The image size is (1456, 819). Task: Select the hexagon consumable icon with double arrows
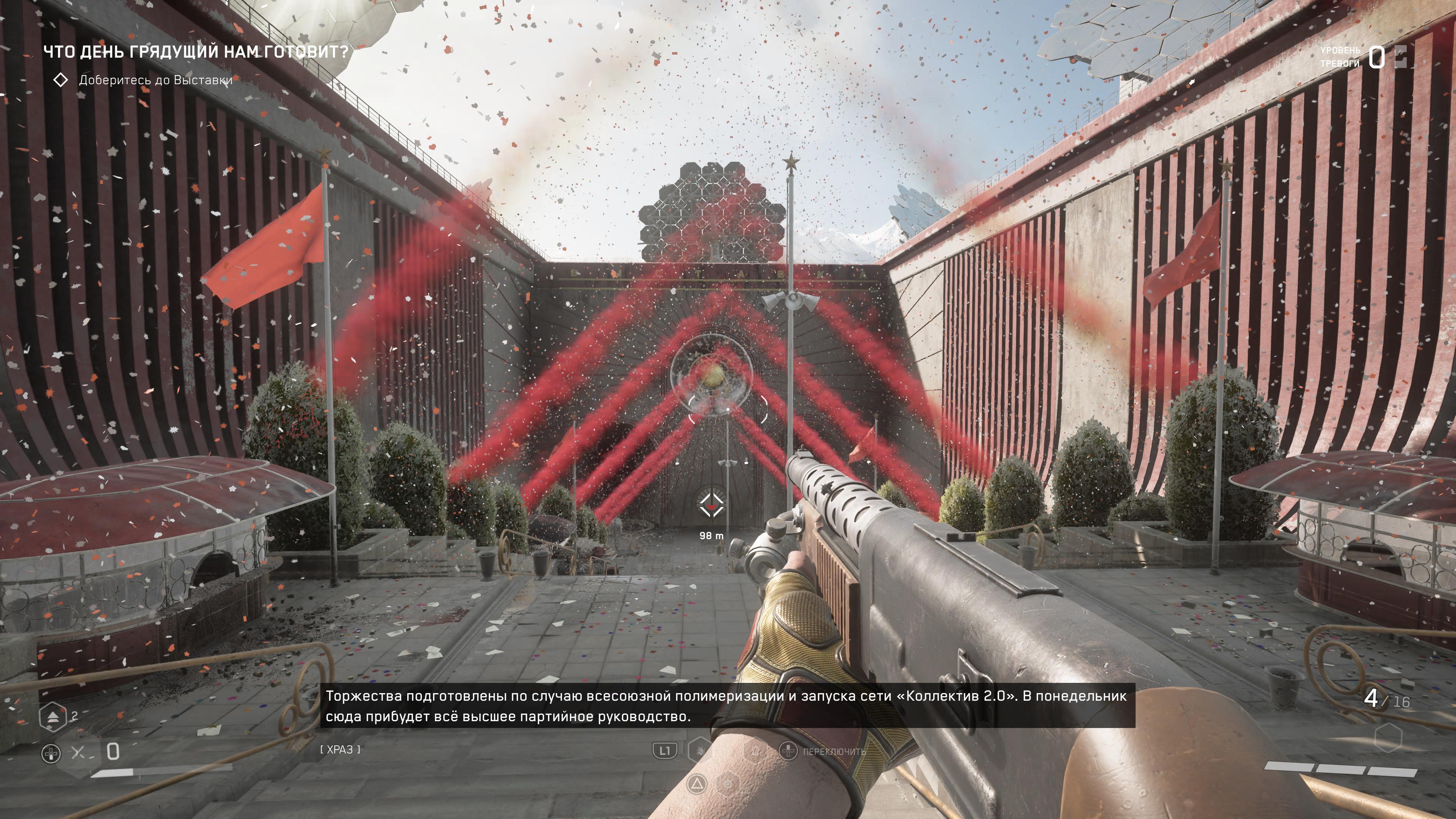pyautogui.click(x=53, y=716)
